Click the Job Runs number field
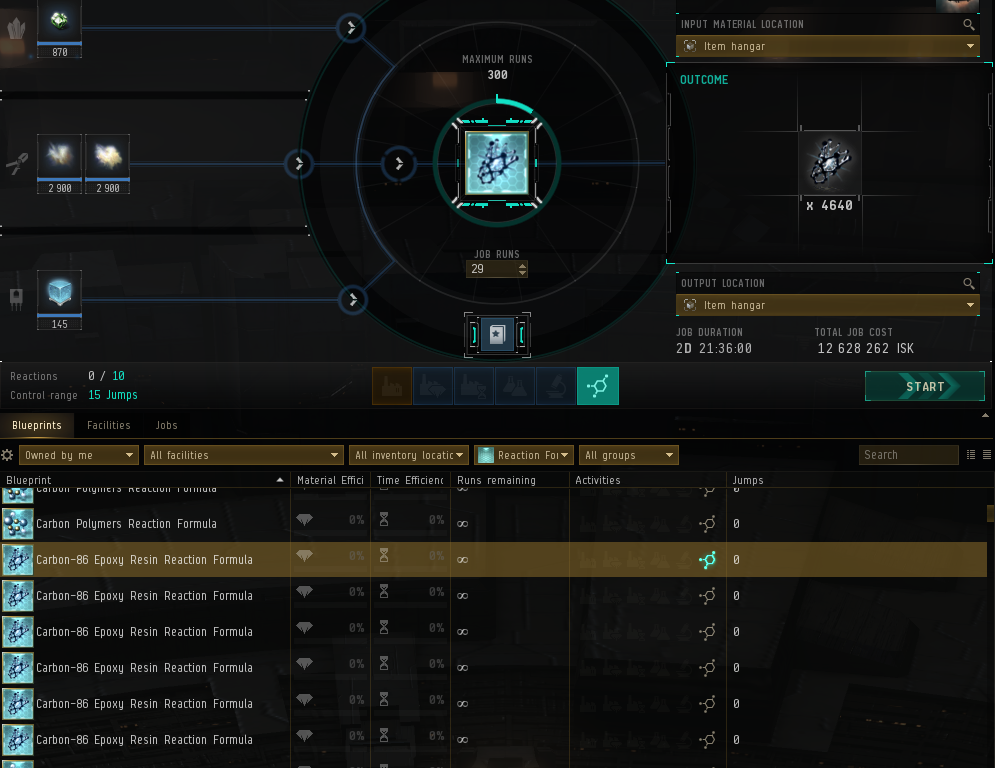The width and height of the screenshot is (995, 768). pos(491,269)
